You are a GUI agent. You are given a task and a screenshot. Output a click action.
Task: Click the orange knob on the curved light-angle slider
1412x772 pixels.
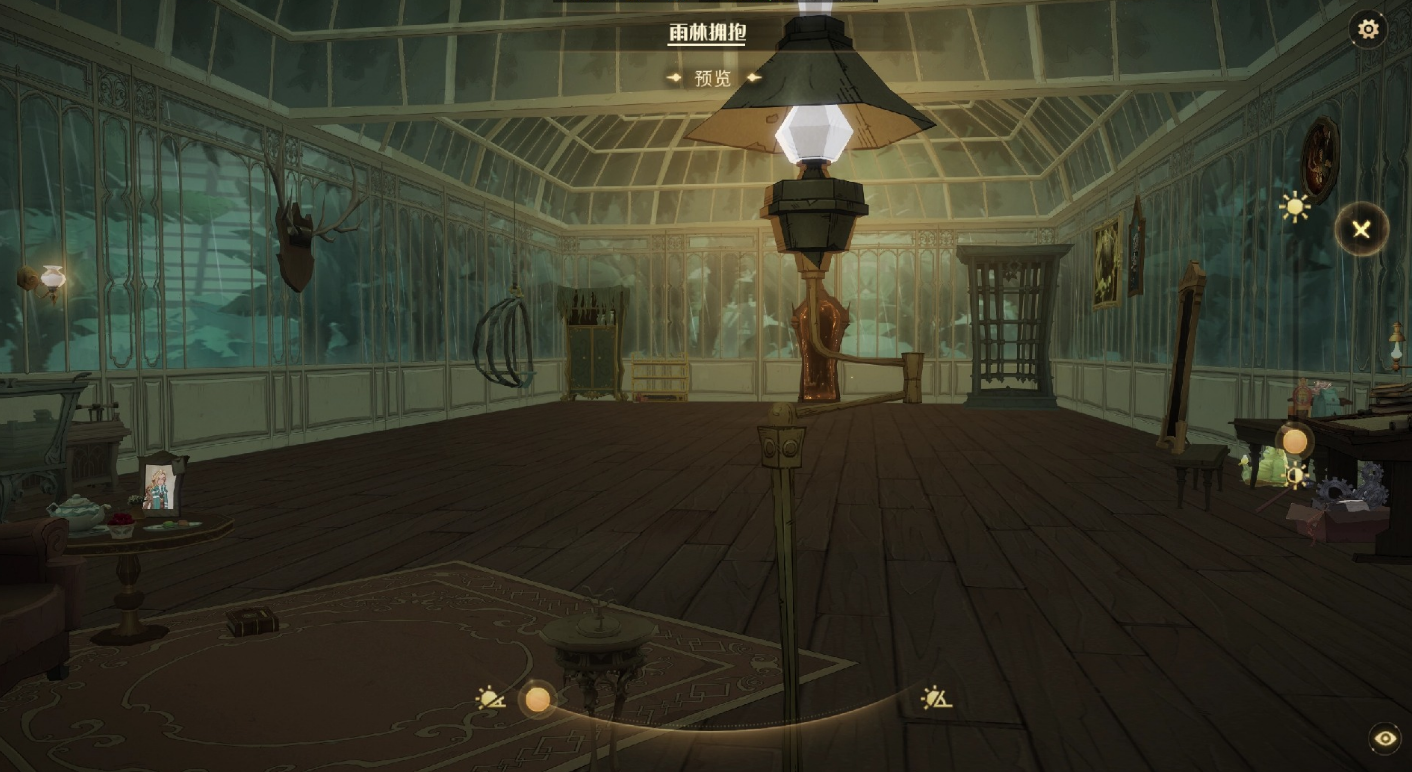coord(538,699)
